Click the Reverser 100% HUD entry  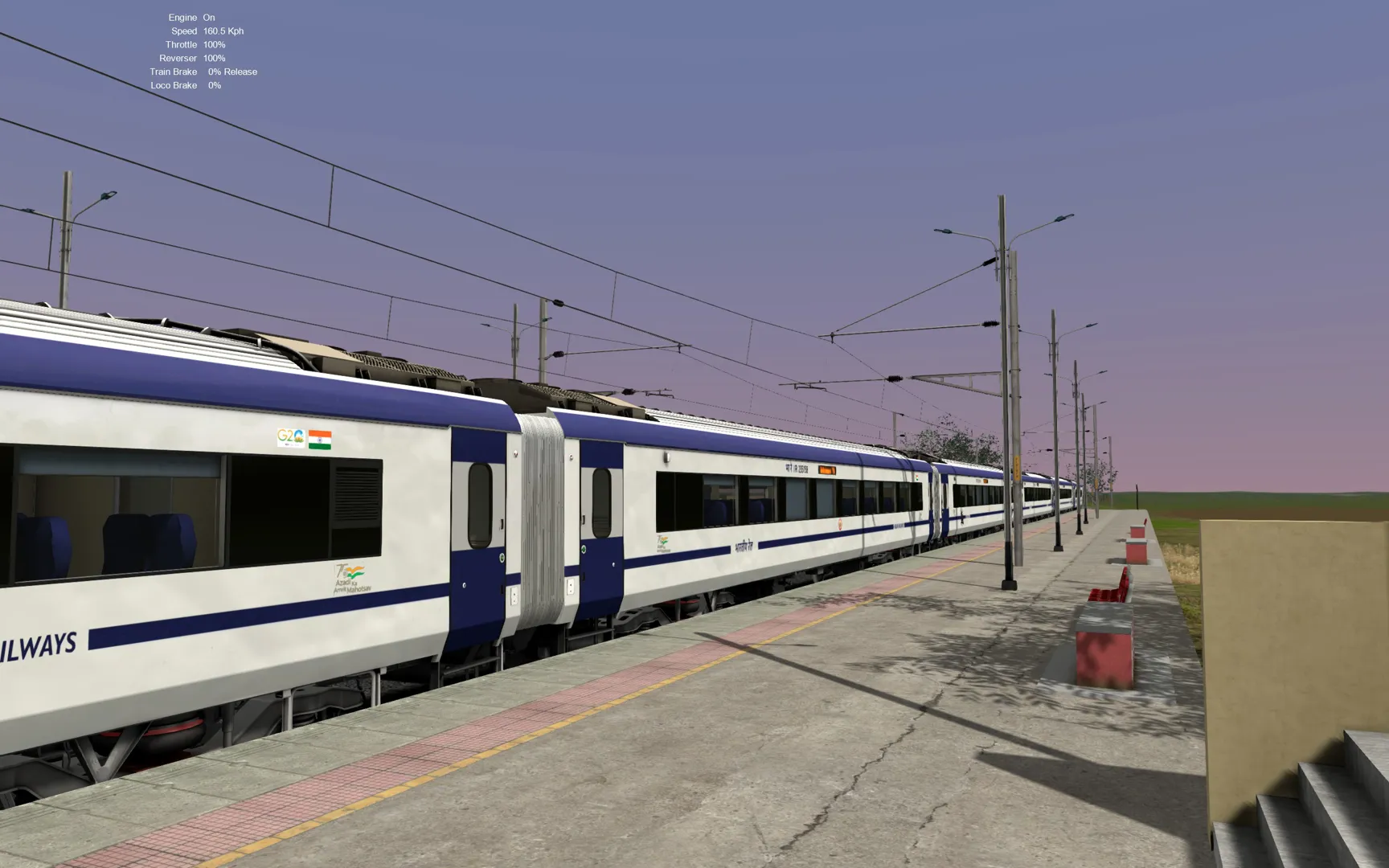pos(193,58)
